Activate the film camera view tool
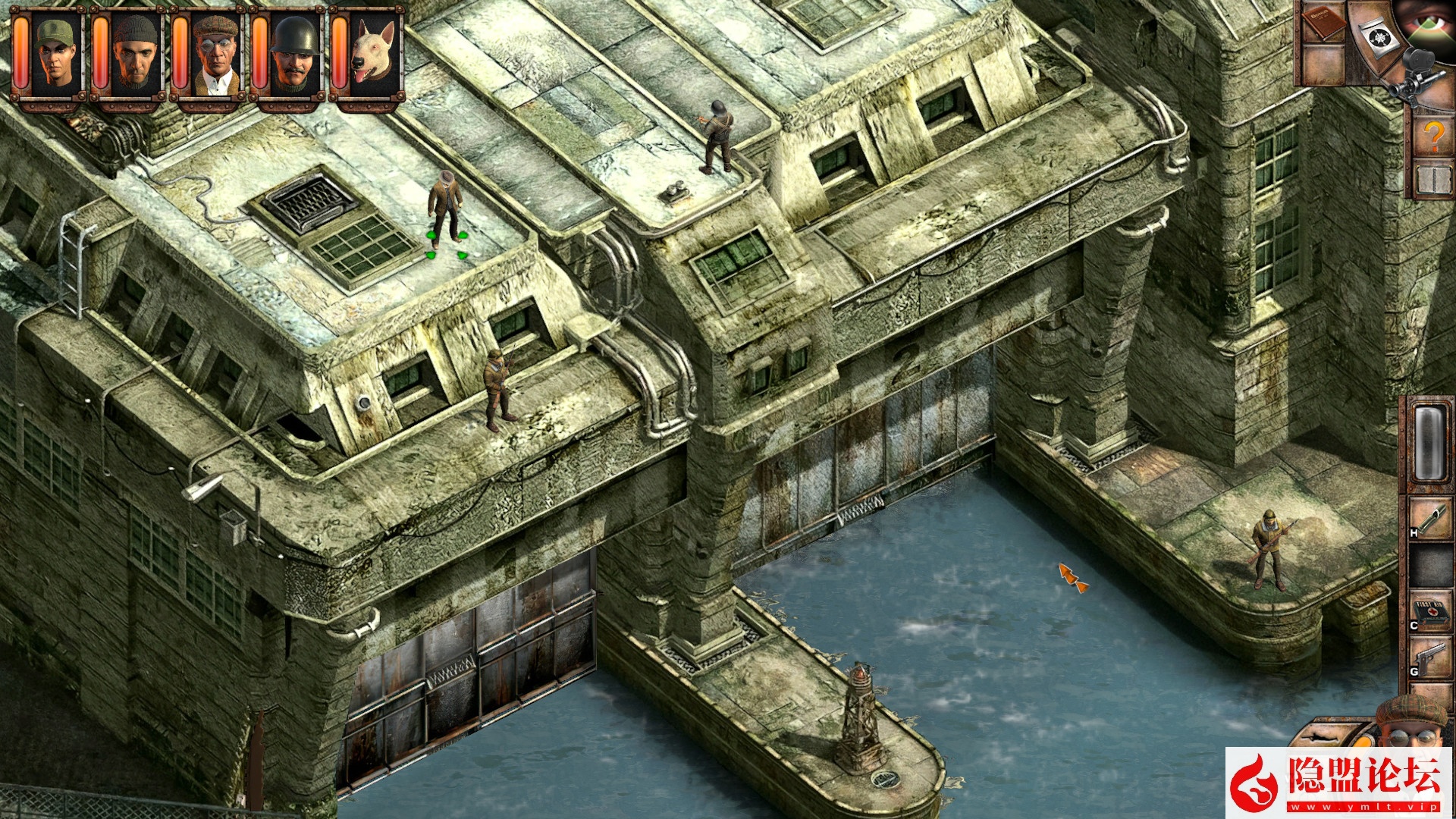 1412,76
